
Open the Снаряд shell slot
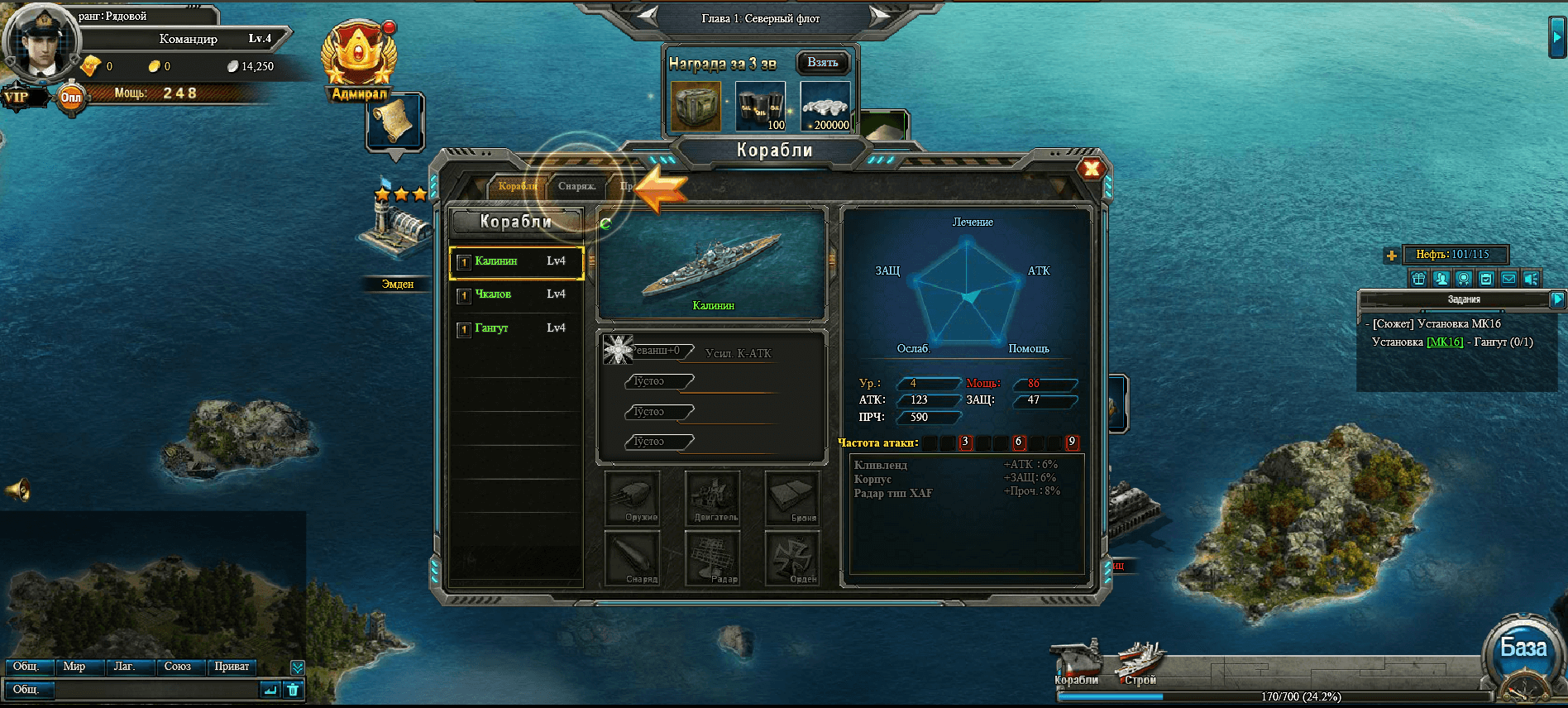tap(633, 557)
